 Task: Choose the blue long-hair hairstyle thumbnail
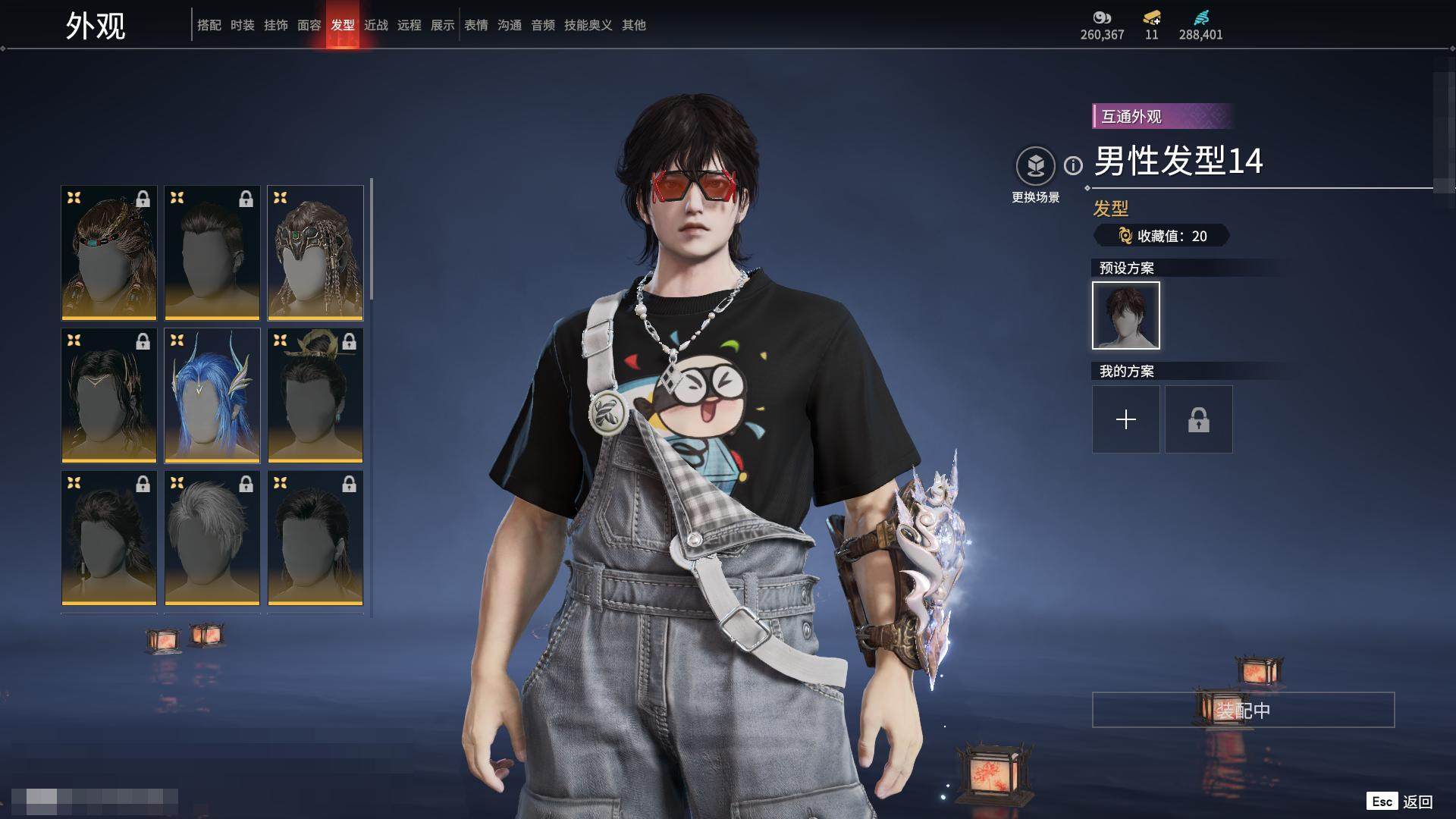click(212, 395)
